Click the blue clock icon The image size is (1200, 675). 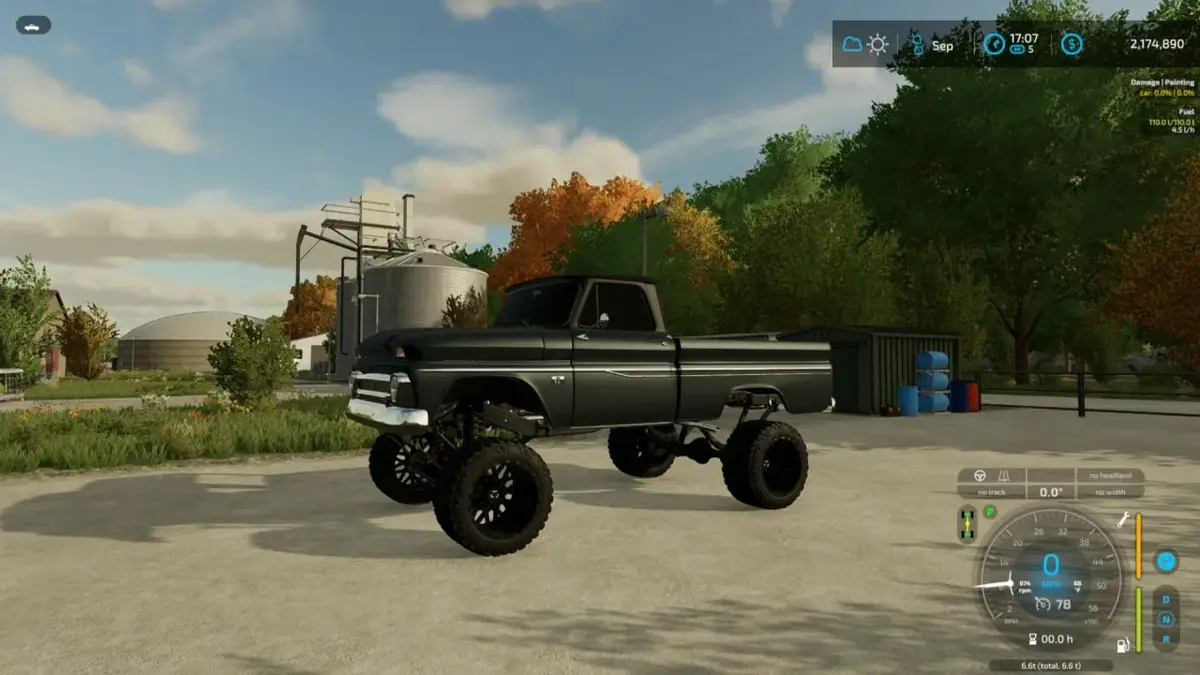pyautogui.click(x=994, y=44)
